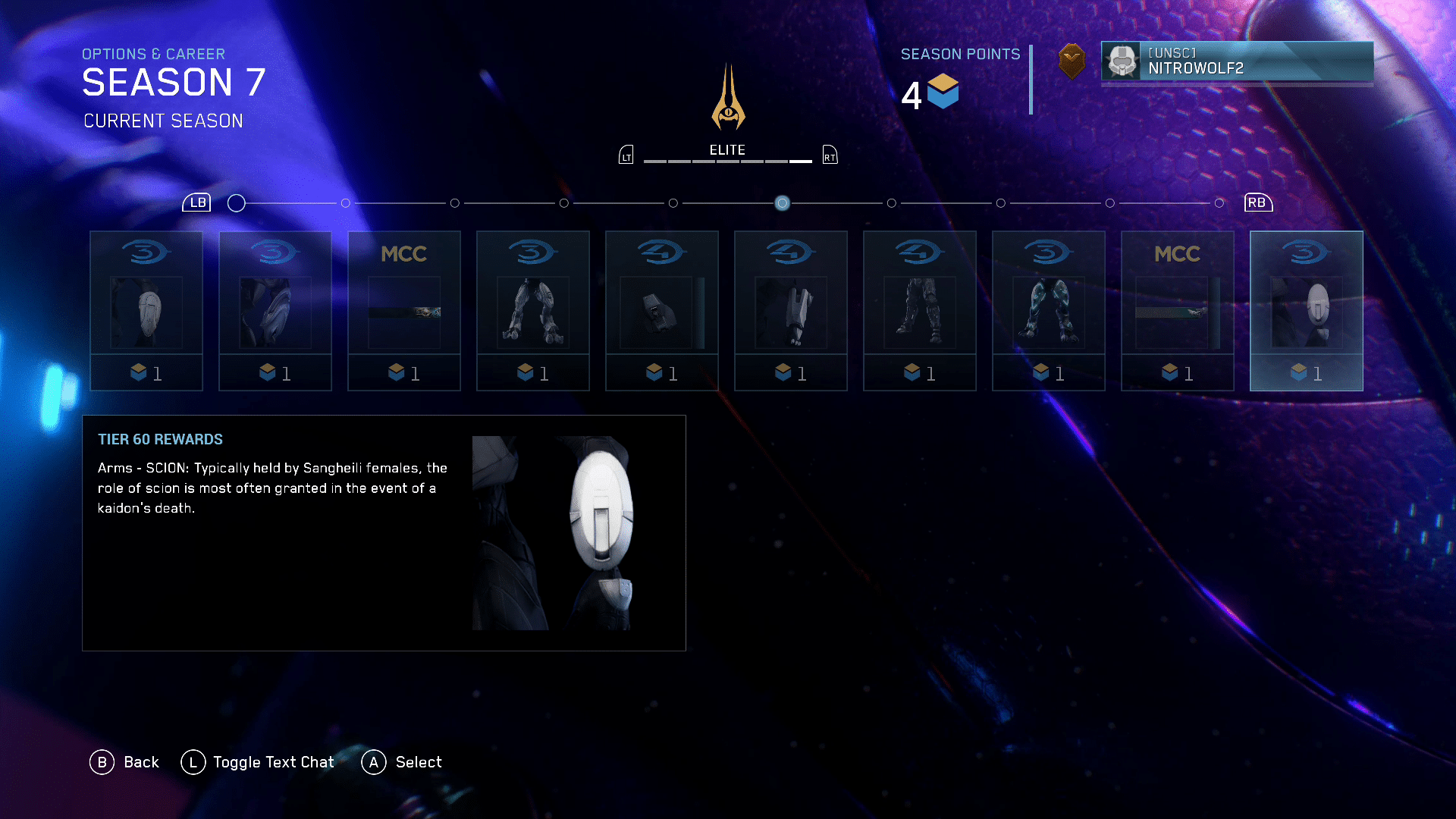1456x819 pixels.
Task: Select the Elite category label
Action: (727, 150)
